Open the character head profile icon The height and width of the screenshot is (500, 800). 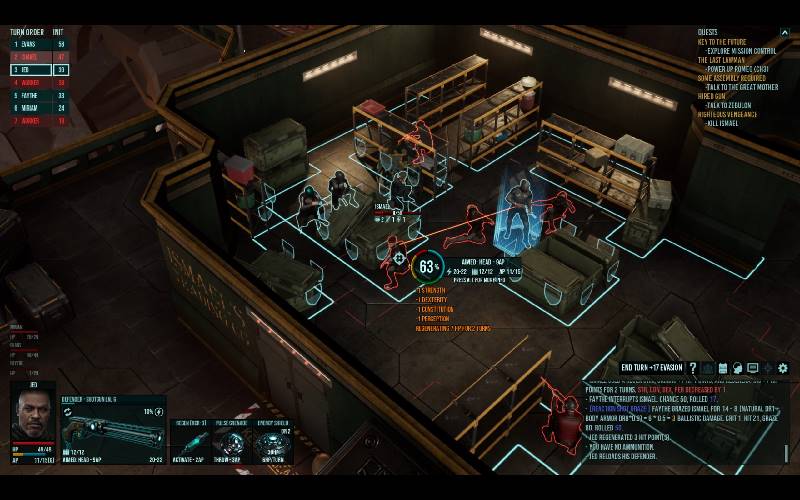click(738, 368)
